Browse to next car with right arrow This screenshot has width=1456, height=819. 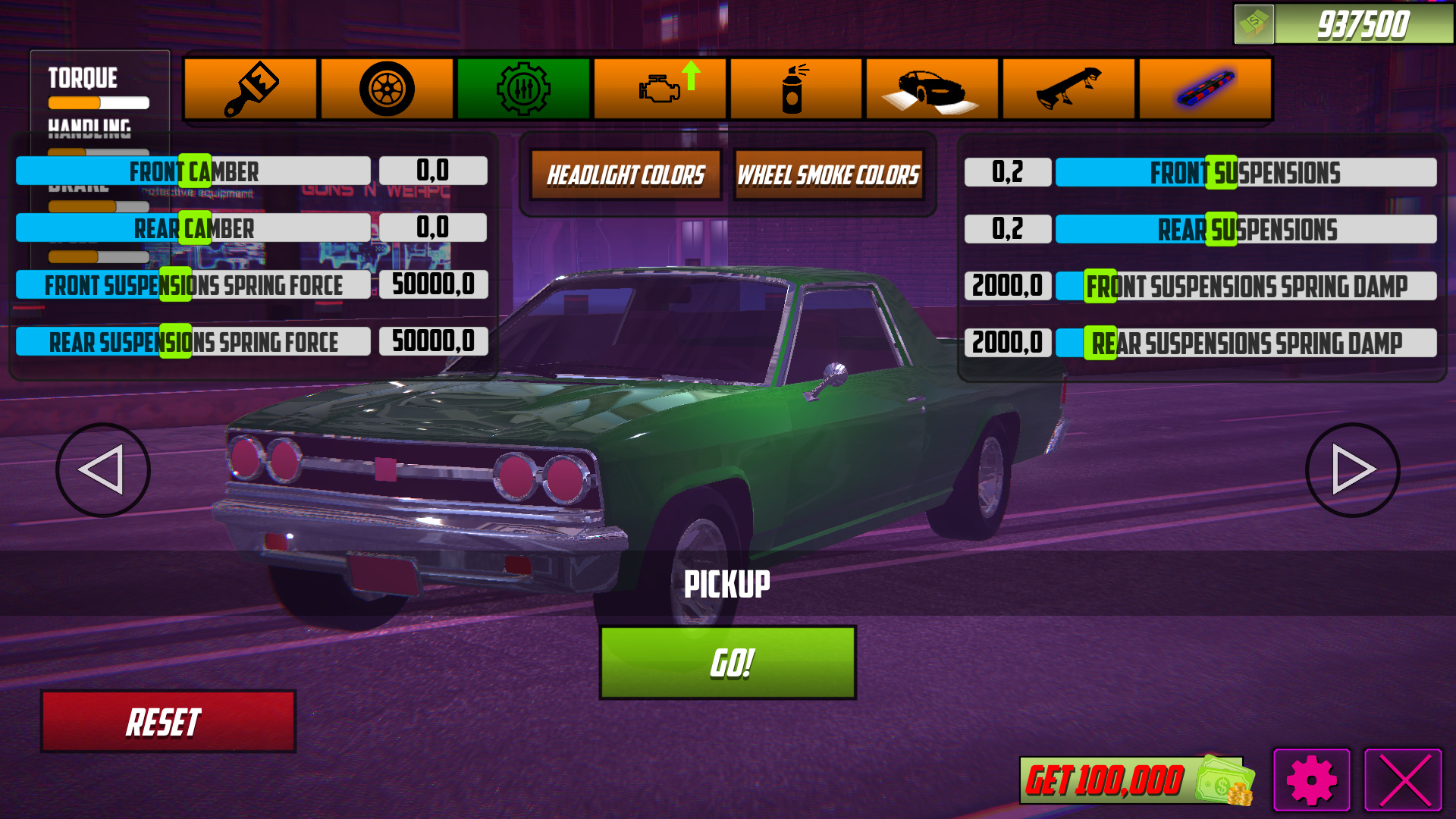(1351, 469)
